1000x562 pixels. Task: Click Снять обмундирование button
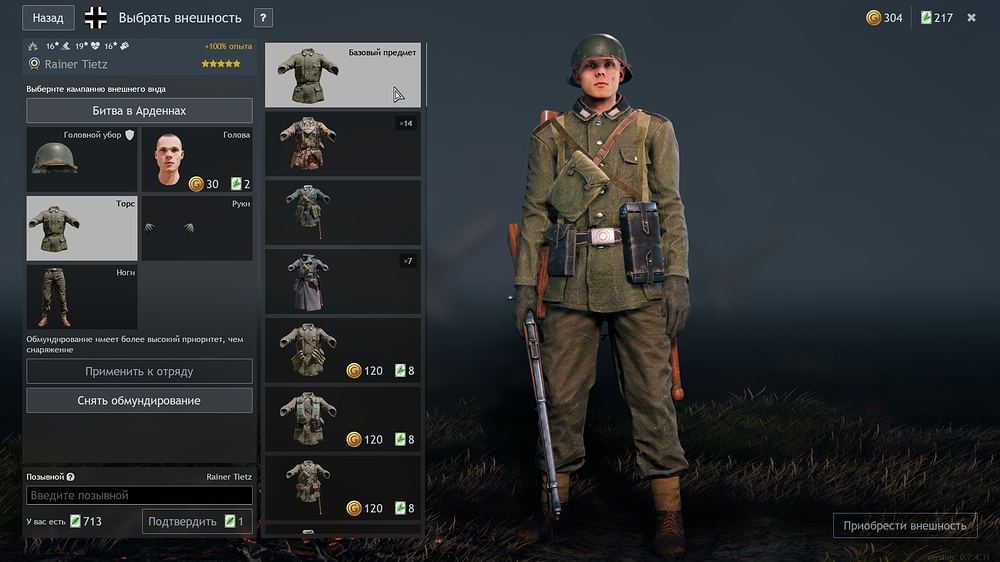[x=139, y=400]
